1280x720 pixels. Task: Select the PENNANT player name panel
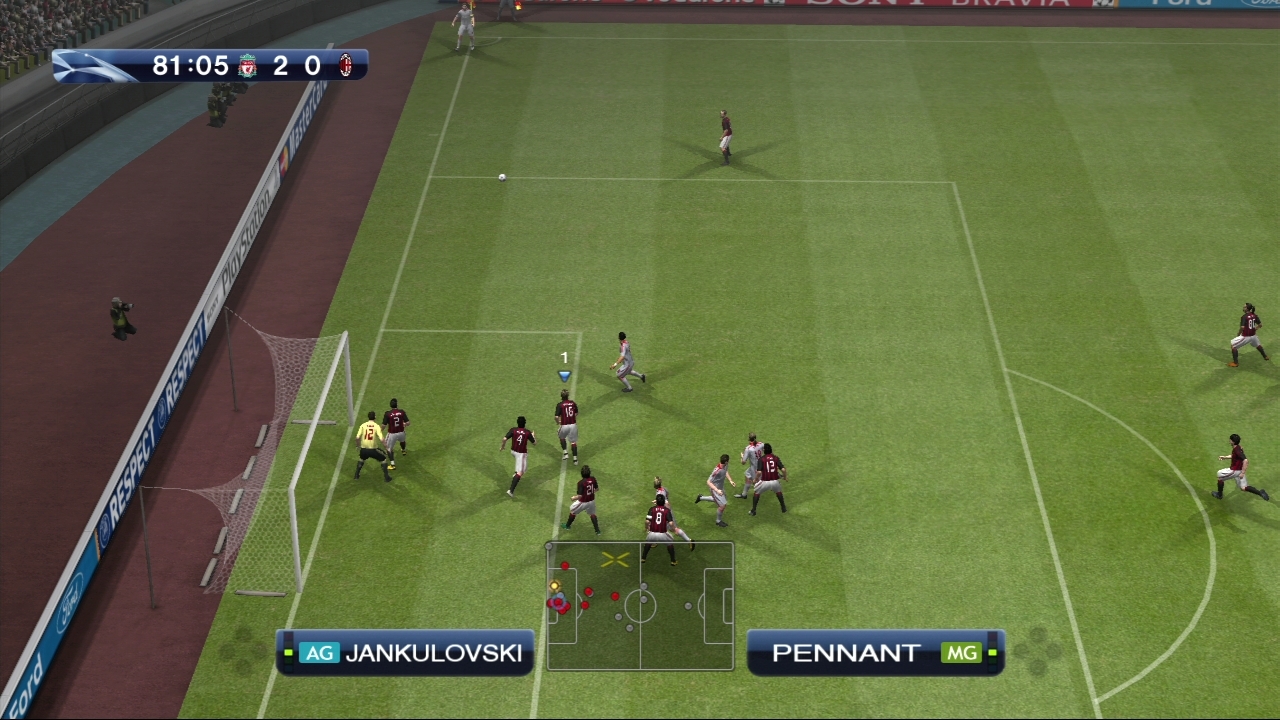point(875,653)
